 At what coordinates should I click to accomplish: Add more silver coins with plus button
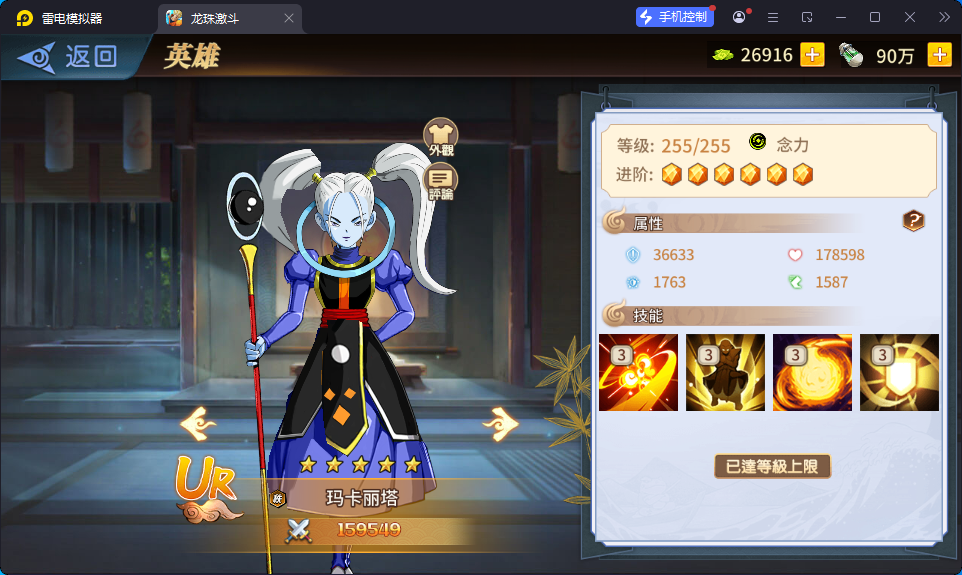click(939, 55)
